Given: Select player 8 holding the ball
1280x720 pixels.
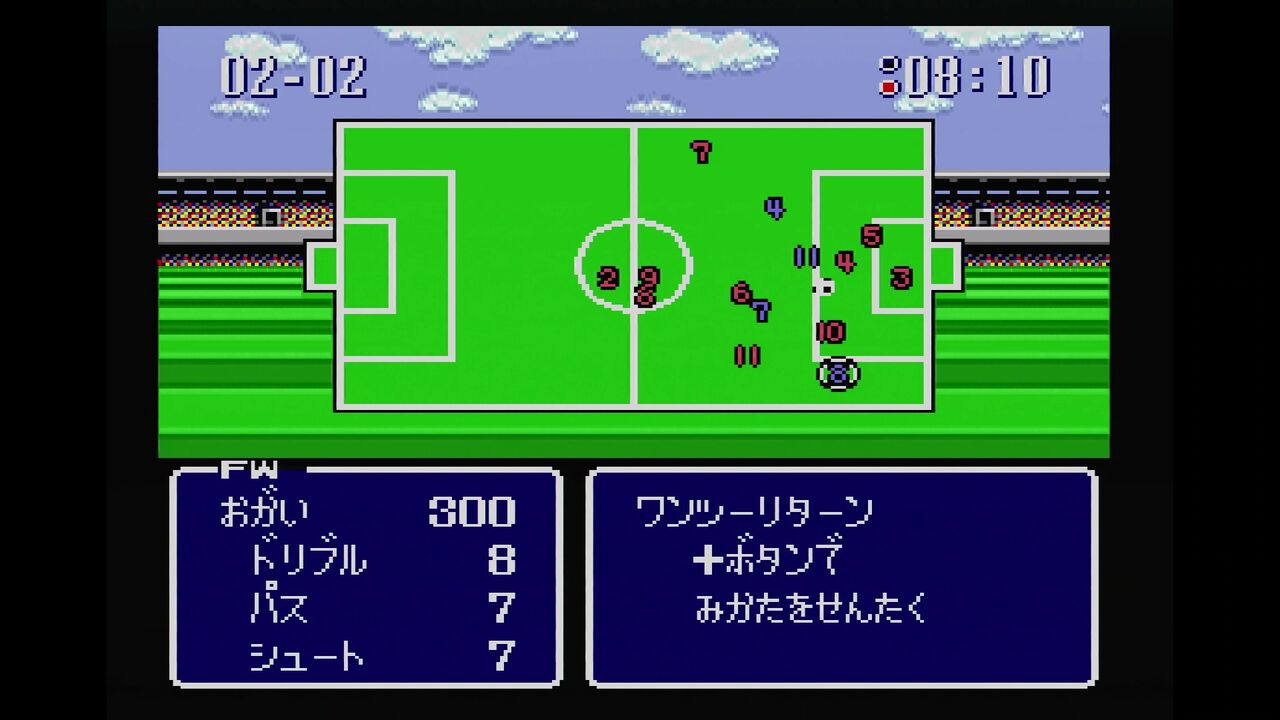Looking at the screenshot, I should (x=838, y=372).
